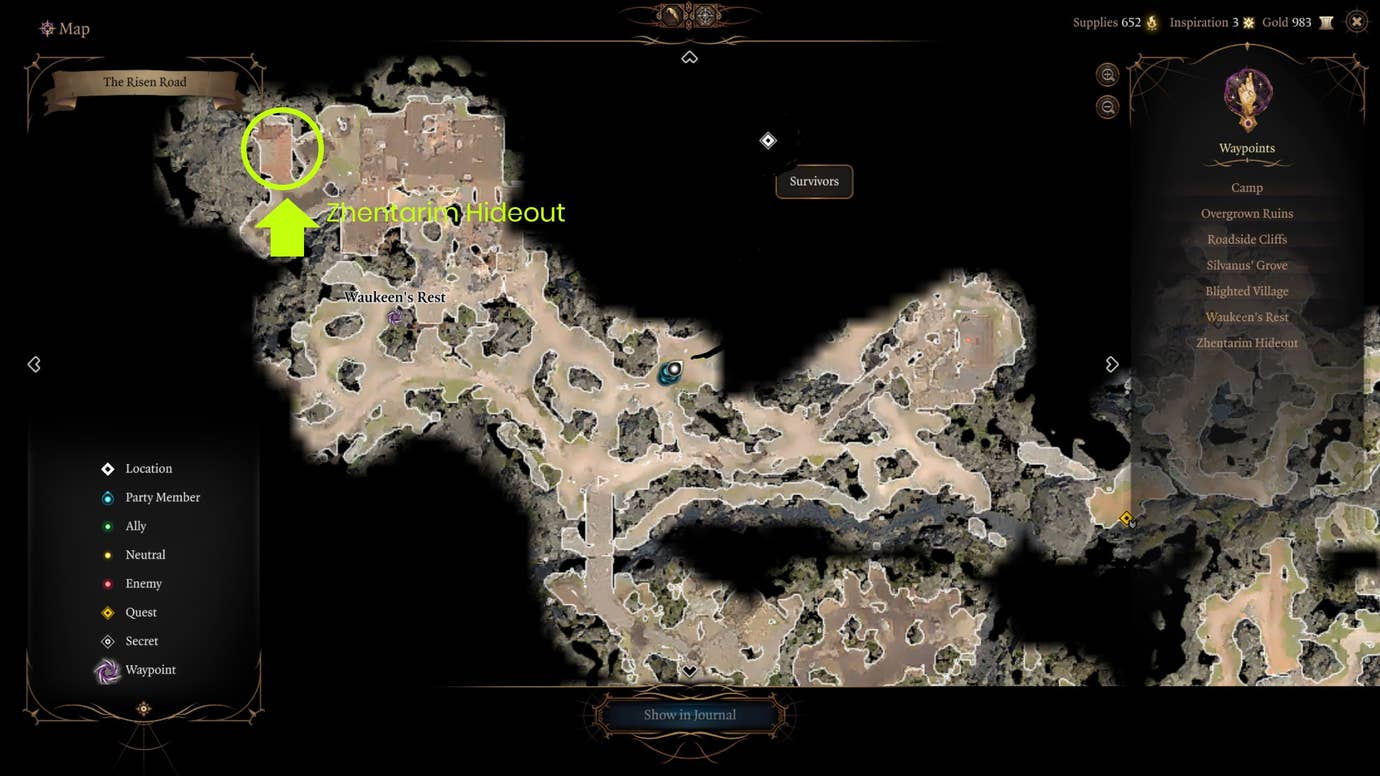Viewport: 1380px width, 776px height.
Task: Pan the map right using the right chevron
Action: (1112, 364)
